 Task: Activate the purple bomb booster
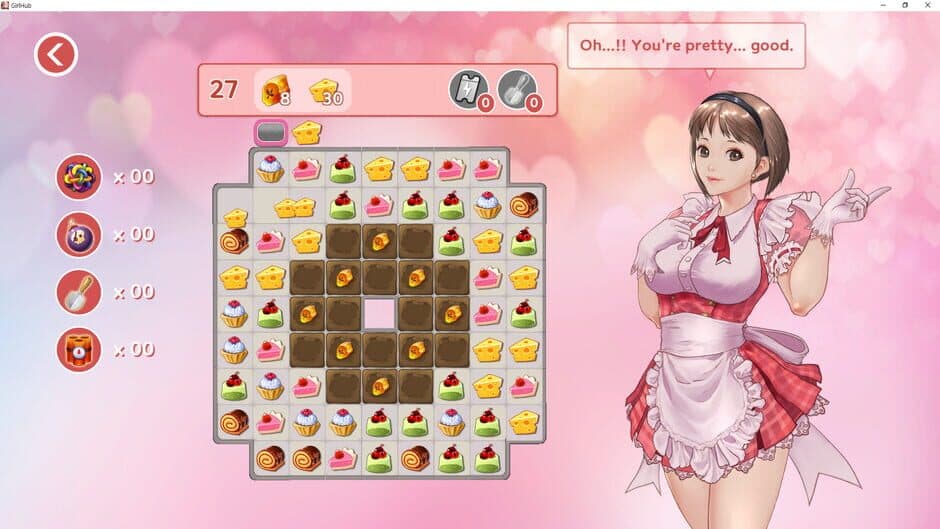click(78, 235)
